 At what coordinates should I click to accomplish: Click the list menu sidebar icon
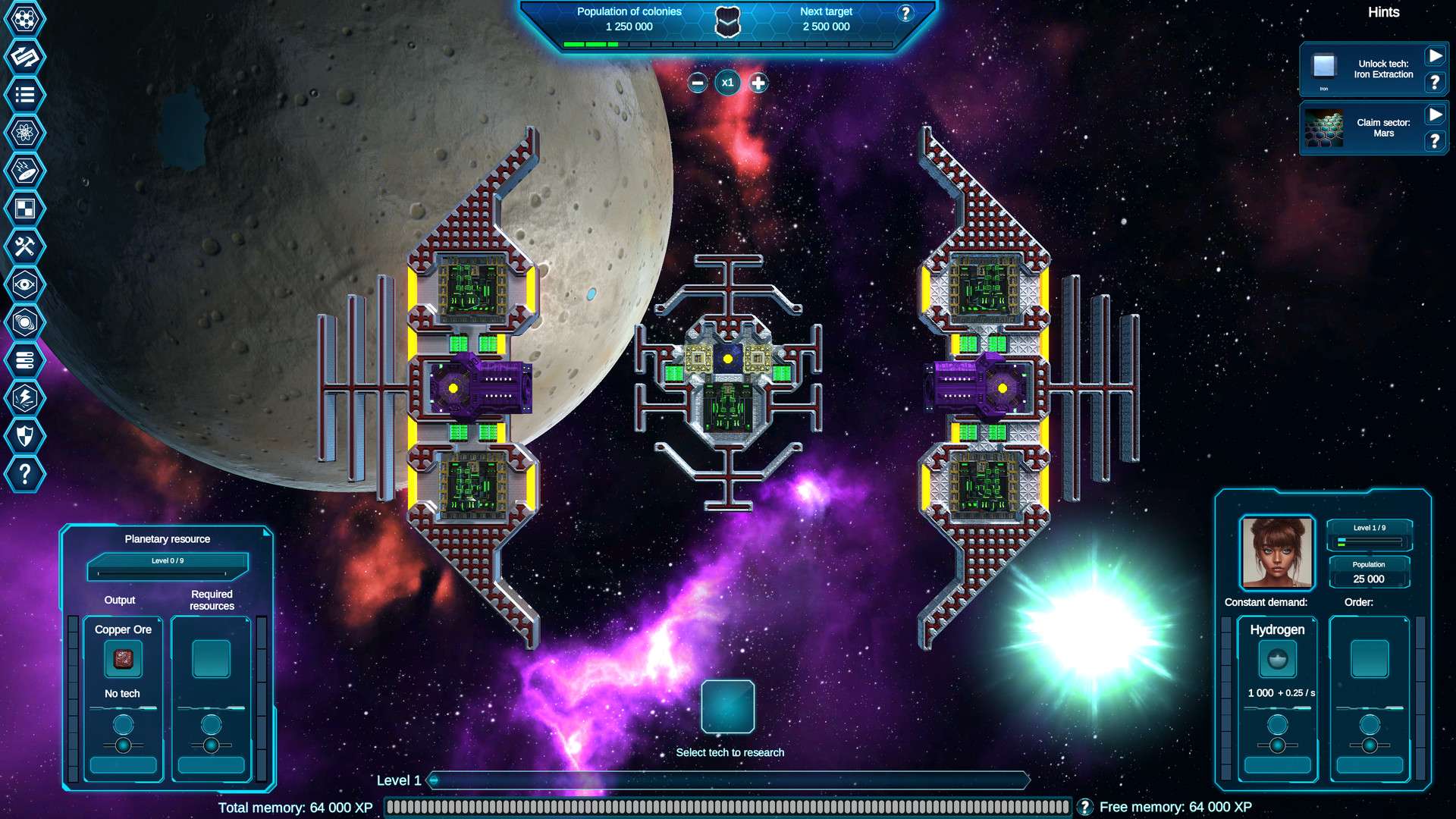24,95
